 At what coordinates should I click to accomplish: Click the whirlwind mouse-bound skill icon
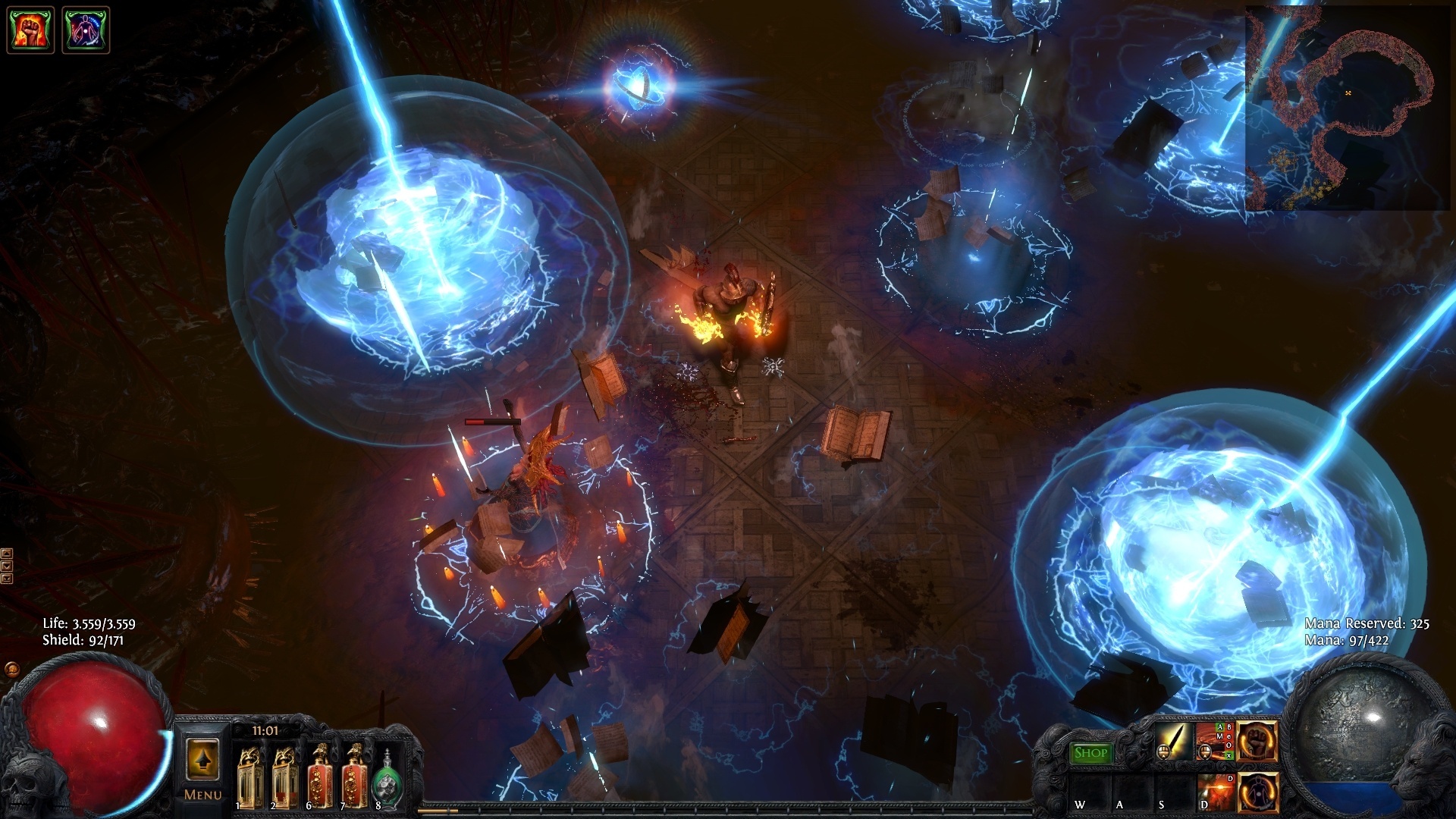click(x=1215, y=741)
